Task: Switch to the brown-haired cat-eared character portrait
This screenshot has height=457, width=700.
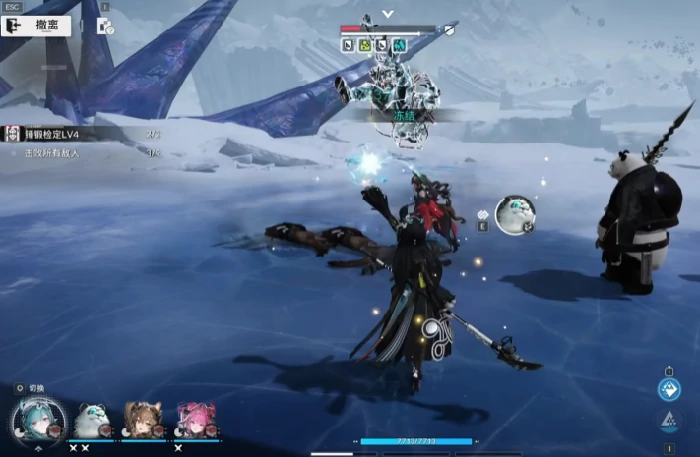Action: (143, 420)
